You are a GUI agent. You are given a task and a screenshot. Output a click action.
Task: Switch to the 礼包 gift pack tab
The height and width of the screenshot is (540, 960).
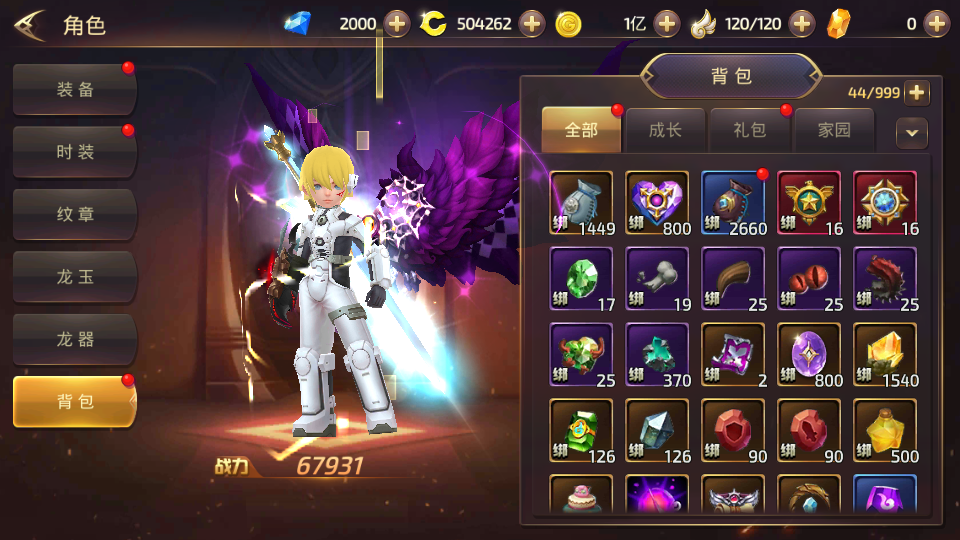749,130
